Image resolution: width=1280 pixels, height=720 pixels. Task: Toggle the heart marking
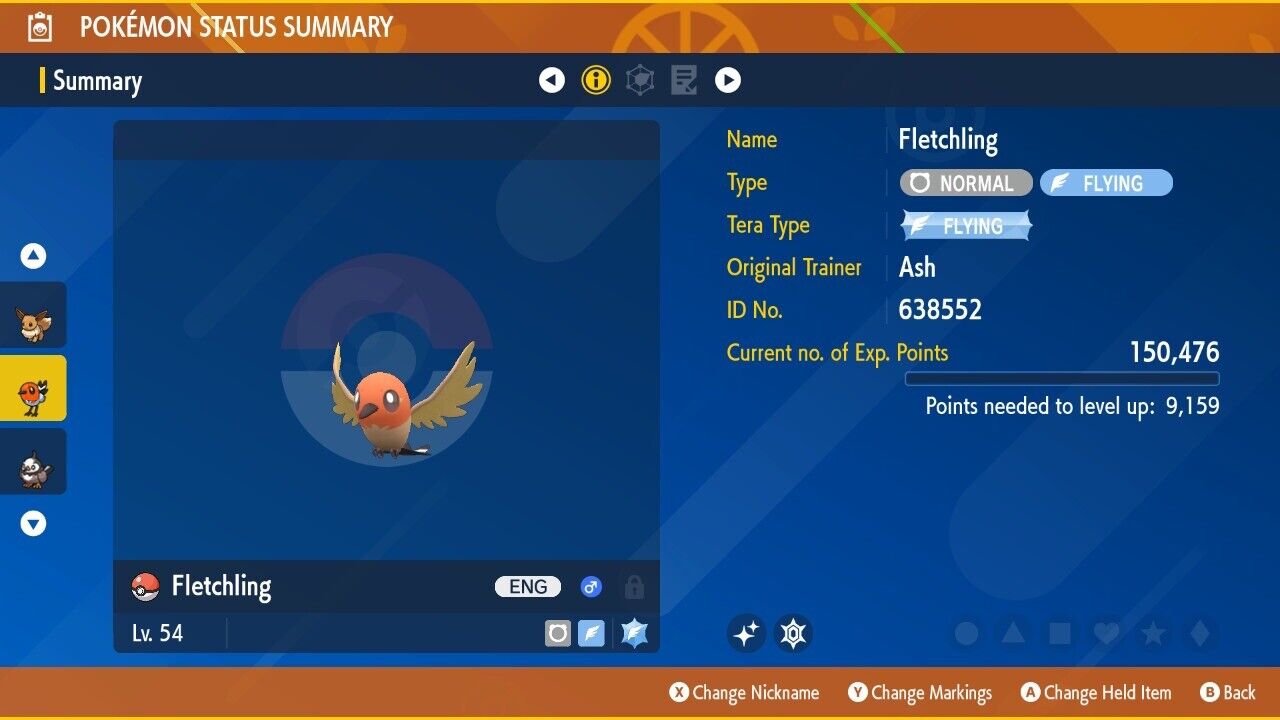[x=1105, y=633]
